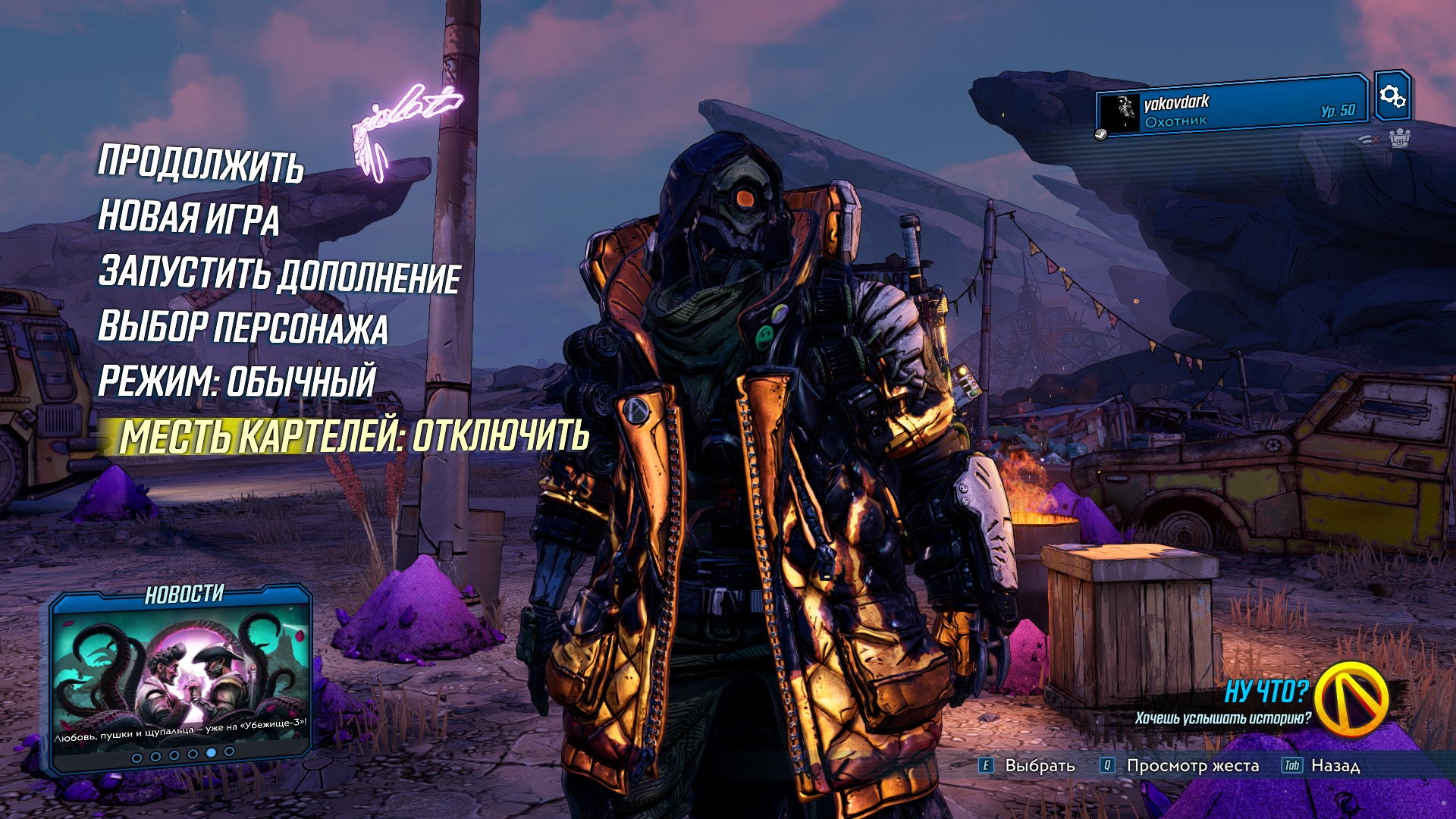Select ПРОДОЛЖИТЬ to continue the game
The image size is (1456, 819).
coord(201,163)
